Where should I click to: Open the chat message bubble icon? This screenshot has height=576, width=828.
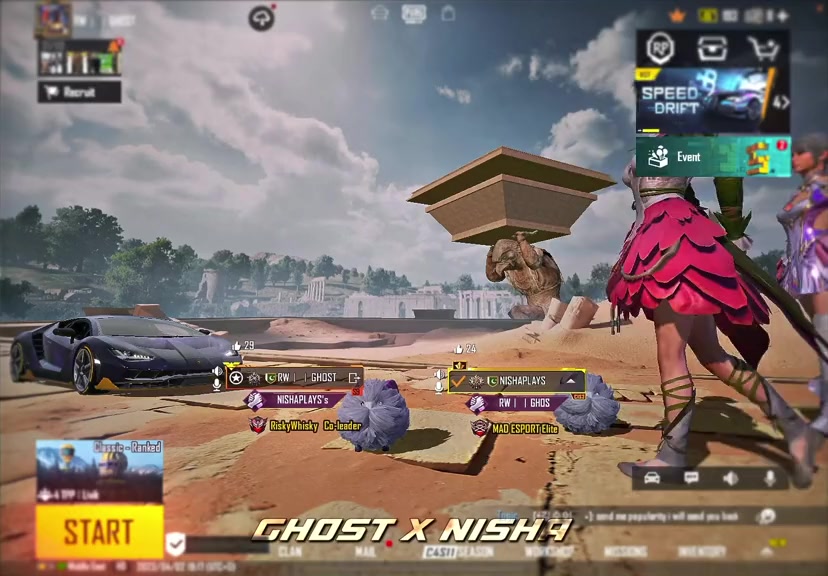click(x=691, y=478)
